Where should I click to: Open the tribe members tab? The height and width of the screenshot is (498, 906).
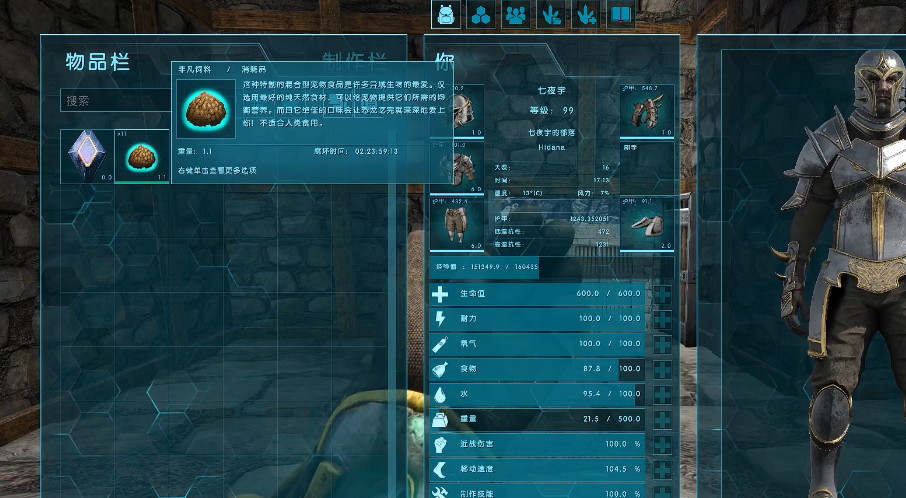pos(516,14)
